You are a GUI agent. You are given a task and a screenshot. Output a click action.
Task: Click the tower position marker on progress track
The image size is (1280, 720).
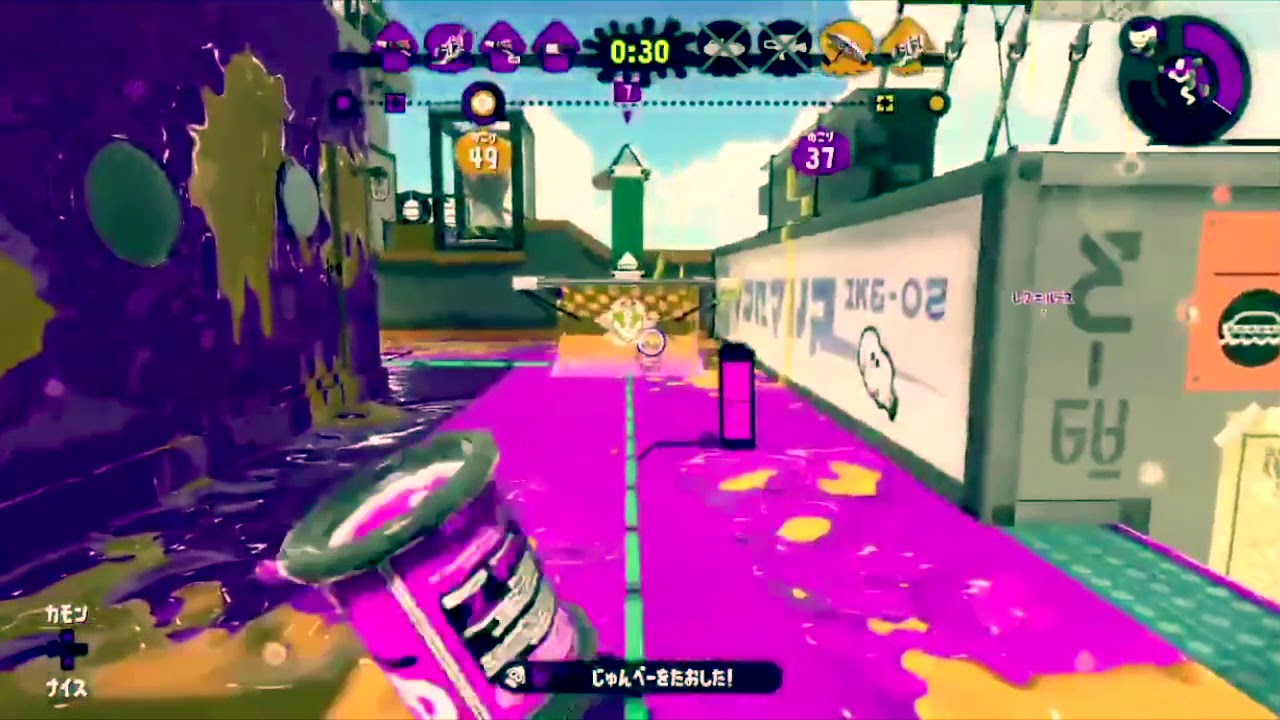(x=628, y=91)
